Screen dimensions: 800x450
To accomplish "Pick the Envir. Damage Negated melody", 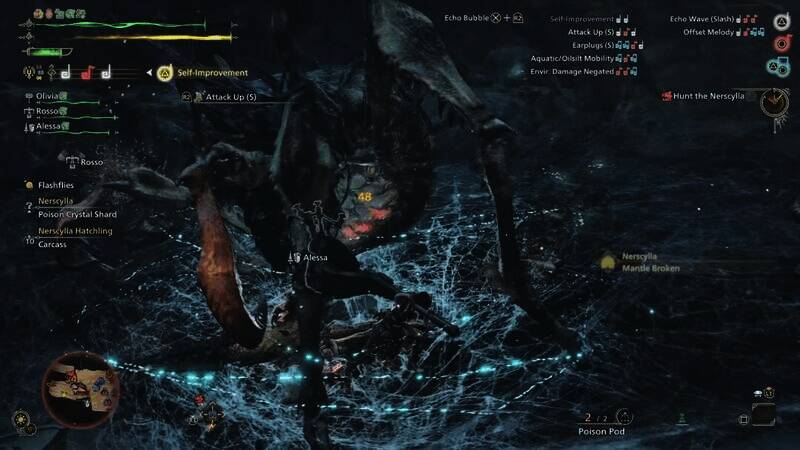I will tap(578, 71).
